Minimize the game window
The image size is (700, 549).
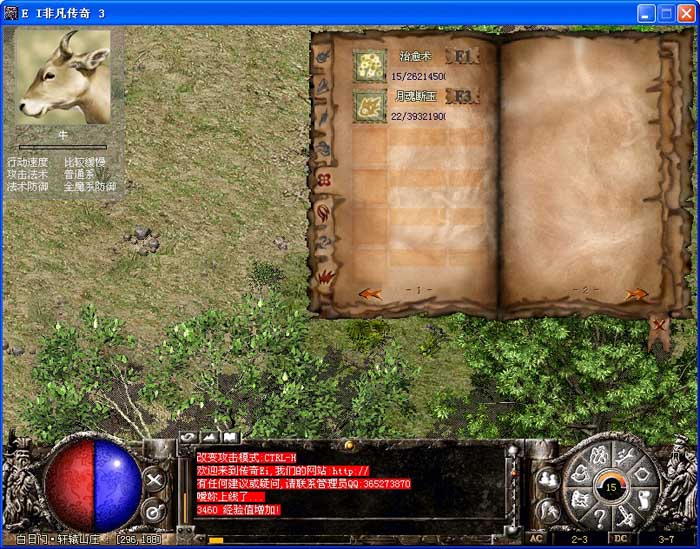[x=645, y=13]
